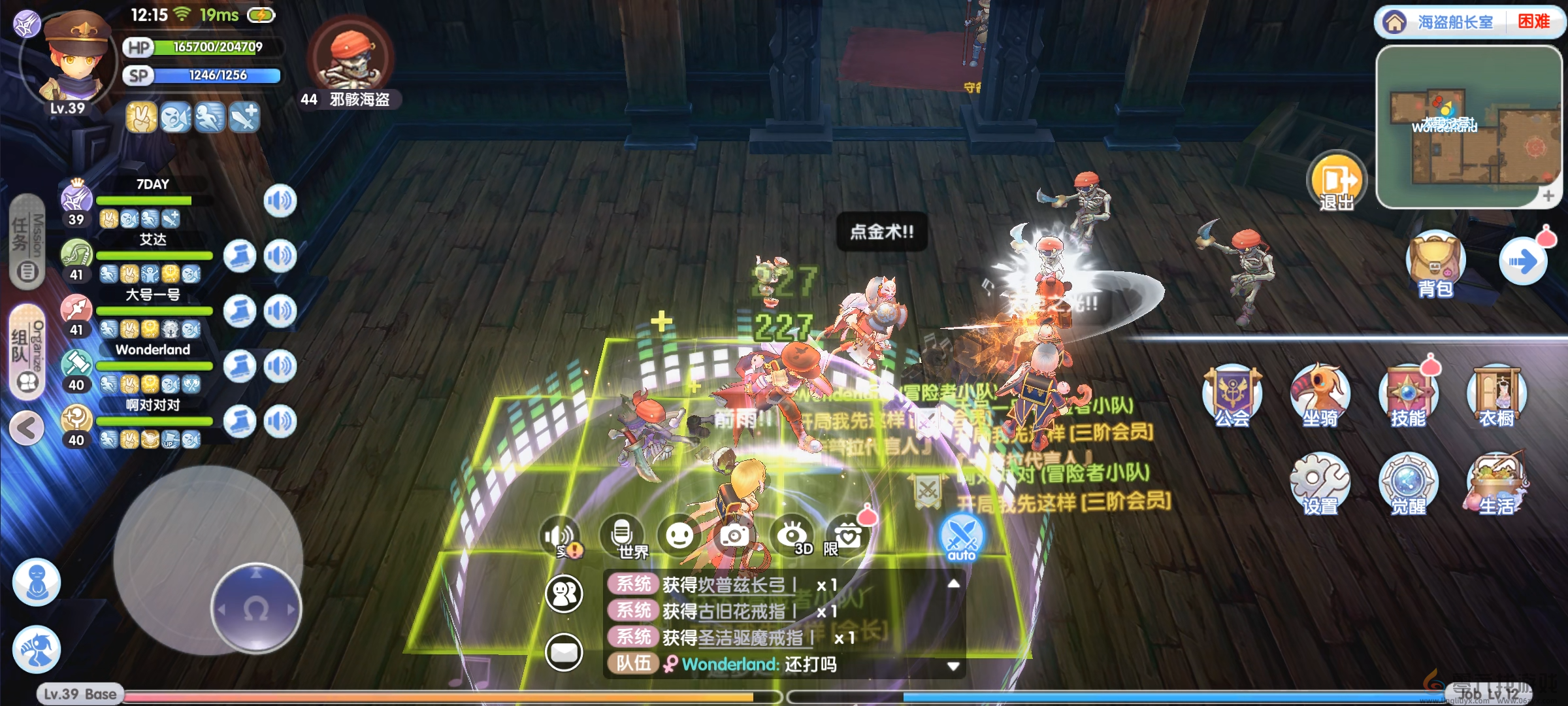Open the emoji smiley face menu

point(679,536)
